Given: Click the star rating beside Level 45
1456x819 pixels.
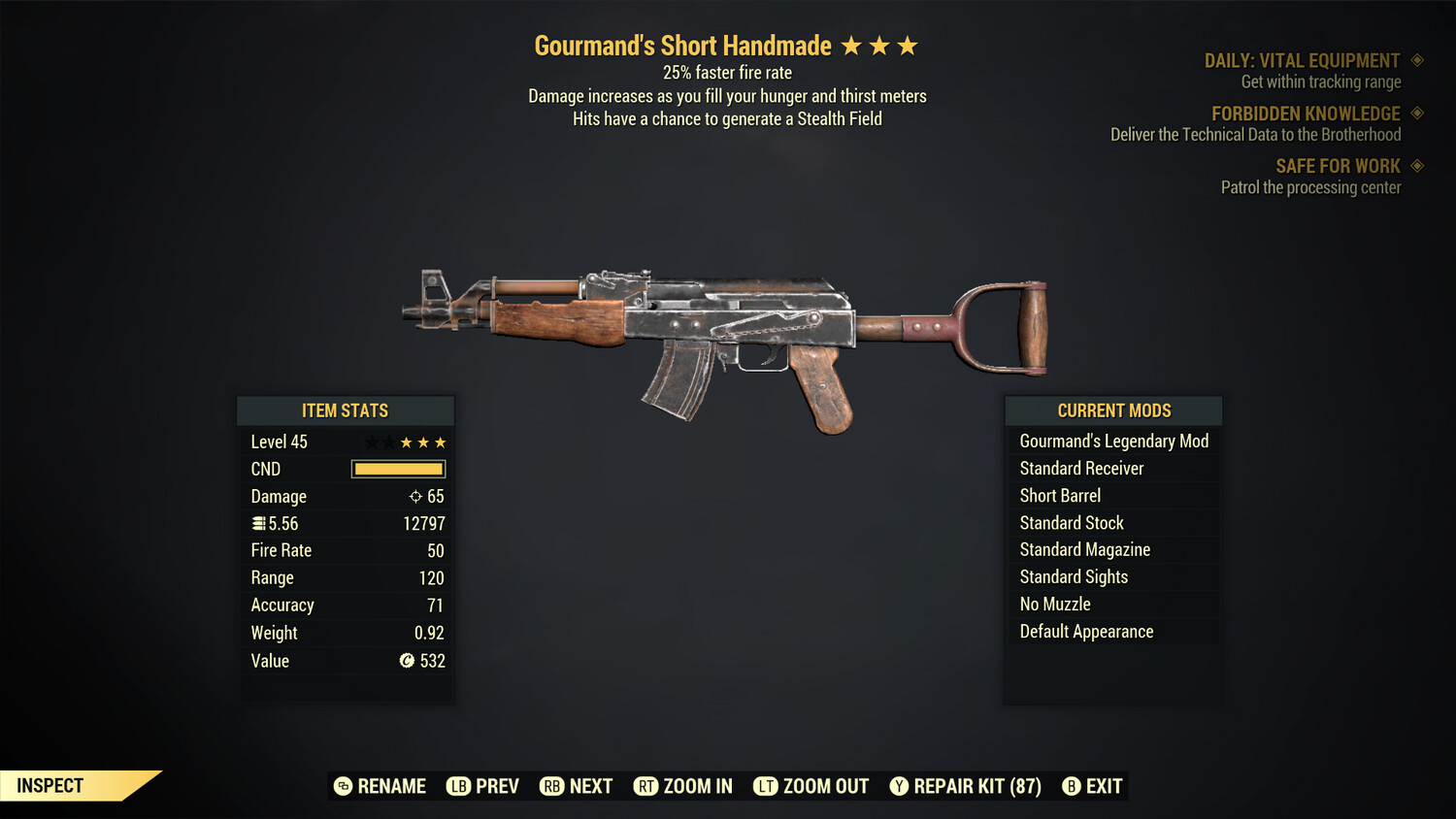Looking at the screenshot, I should pyautogui.click(x=406, y=441).
